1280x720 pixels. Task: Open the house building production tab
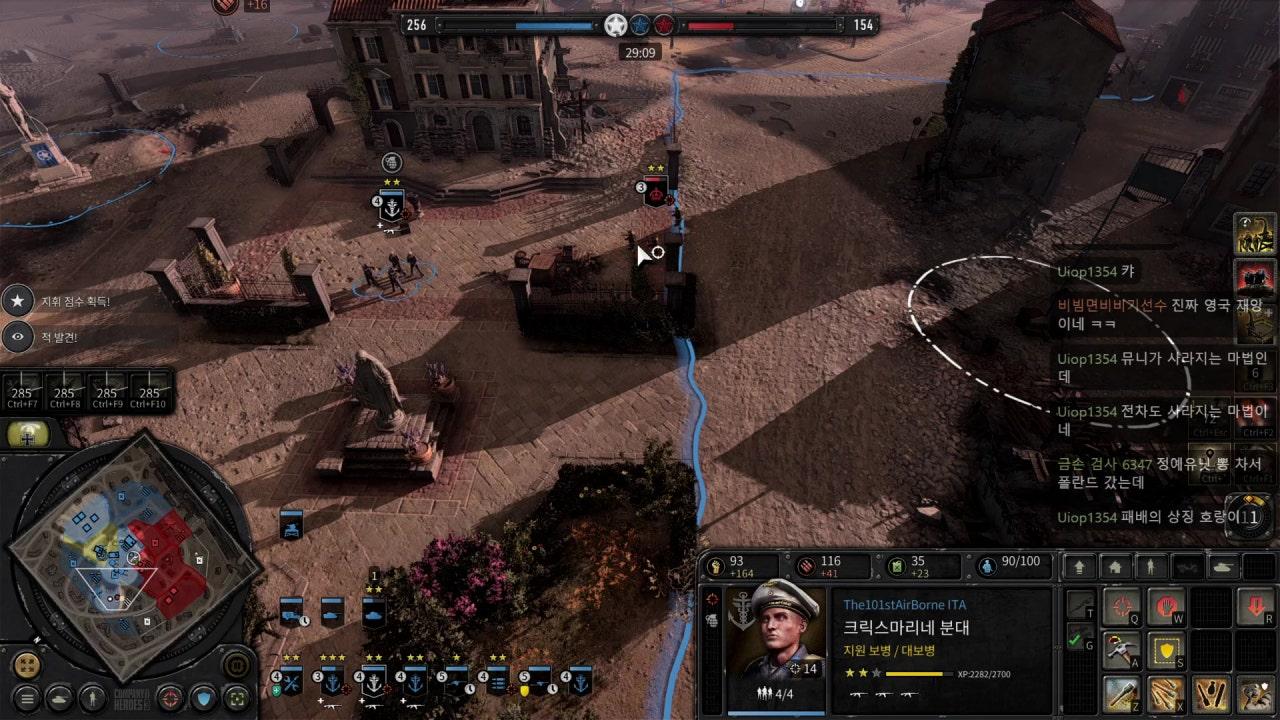coord(1115,567)
